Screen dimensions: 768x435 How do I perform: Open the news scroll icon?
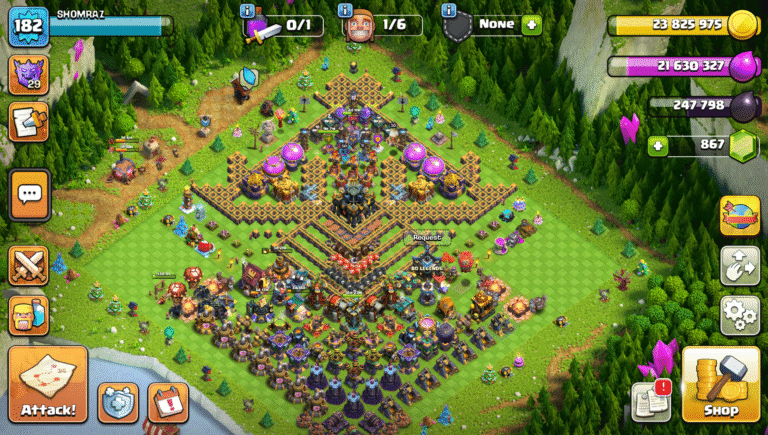pyautogui.click(x=29, y=122)
